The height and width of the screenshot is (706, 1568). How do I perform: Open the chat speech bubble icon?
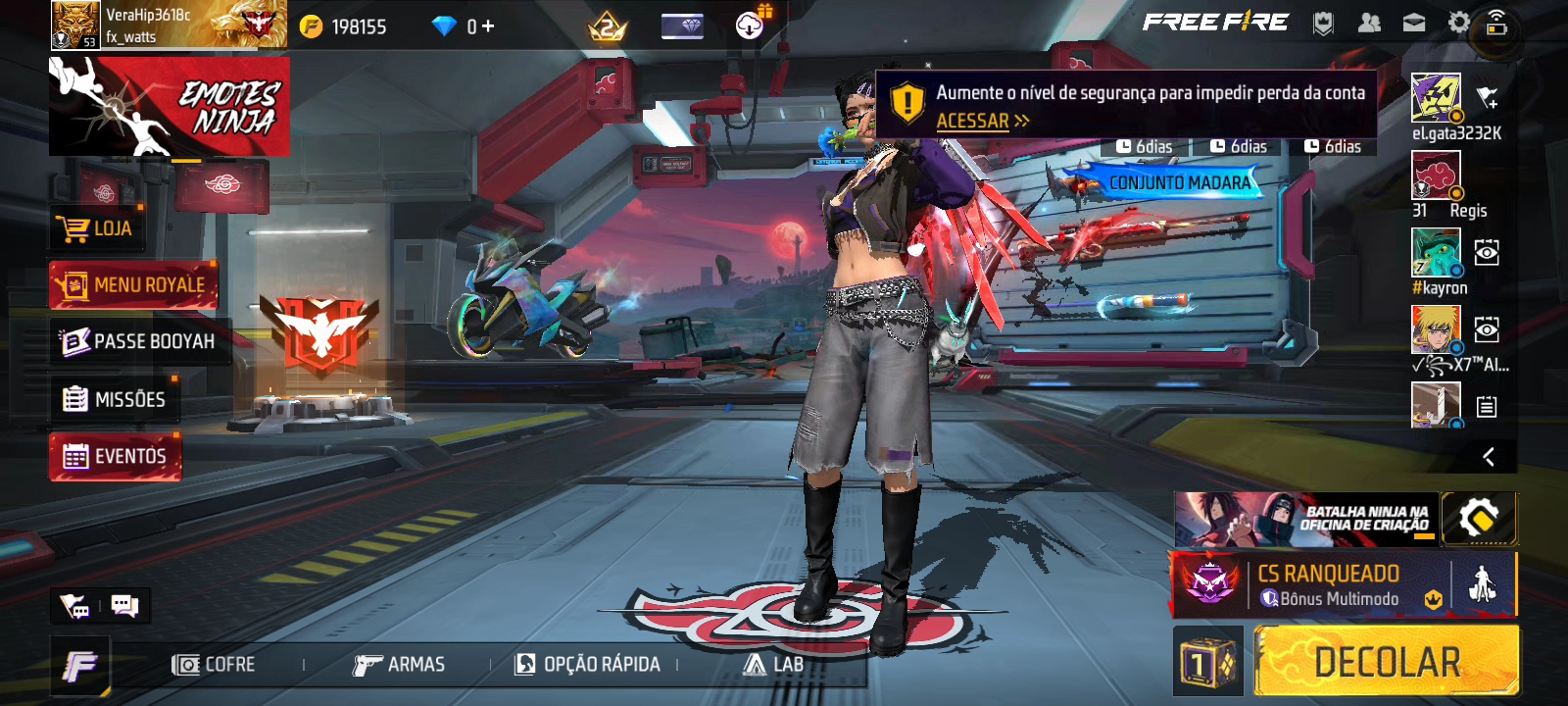(x=124, y=605)
